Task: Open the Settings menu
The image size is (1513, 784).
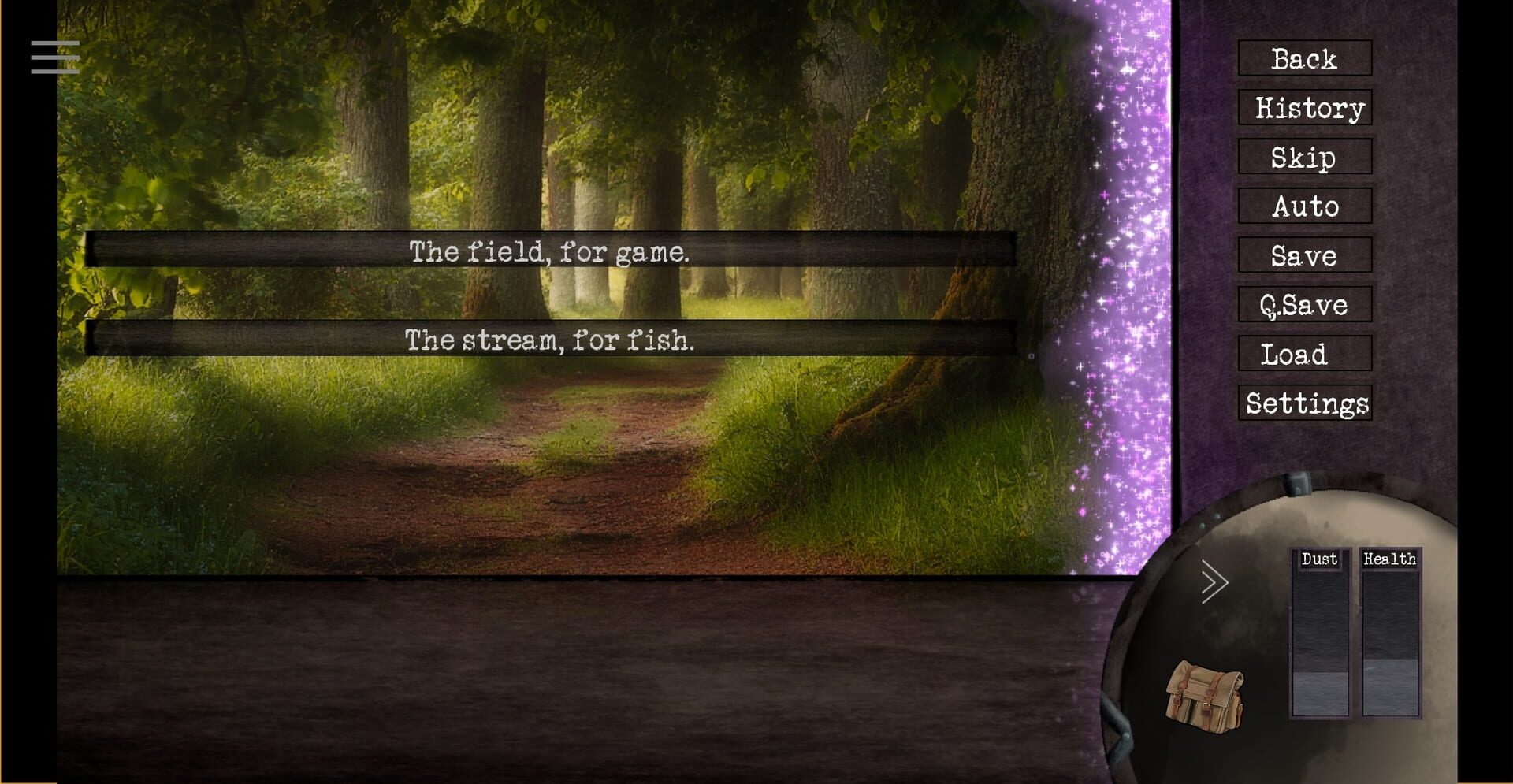Action: pos(1307,403)
